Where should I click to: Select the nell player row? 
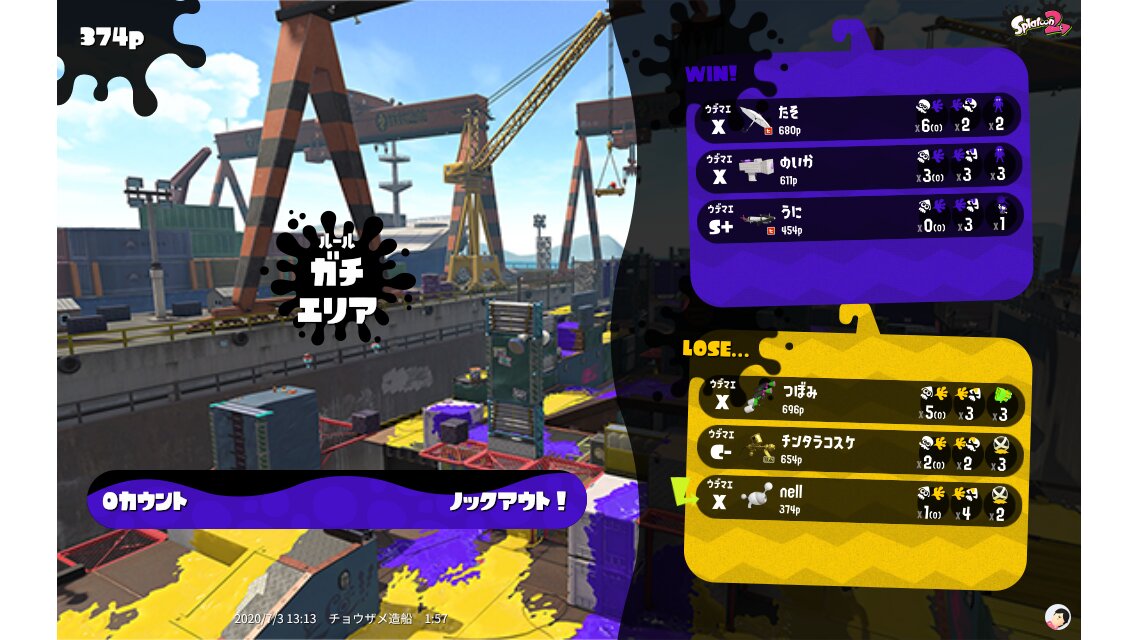(860, 502)
